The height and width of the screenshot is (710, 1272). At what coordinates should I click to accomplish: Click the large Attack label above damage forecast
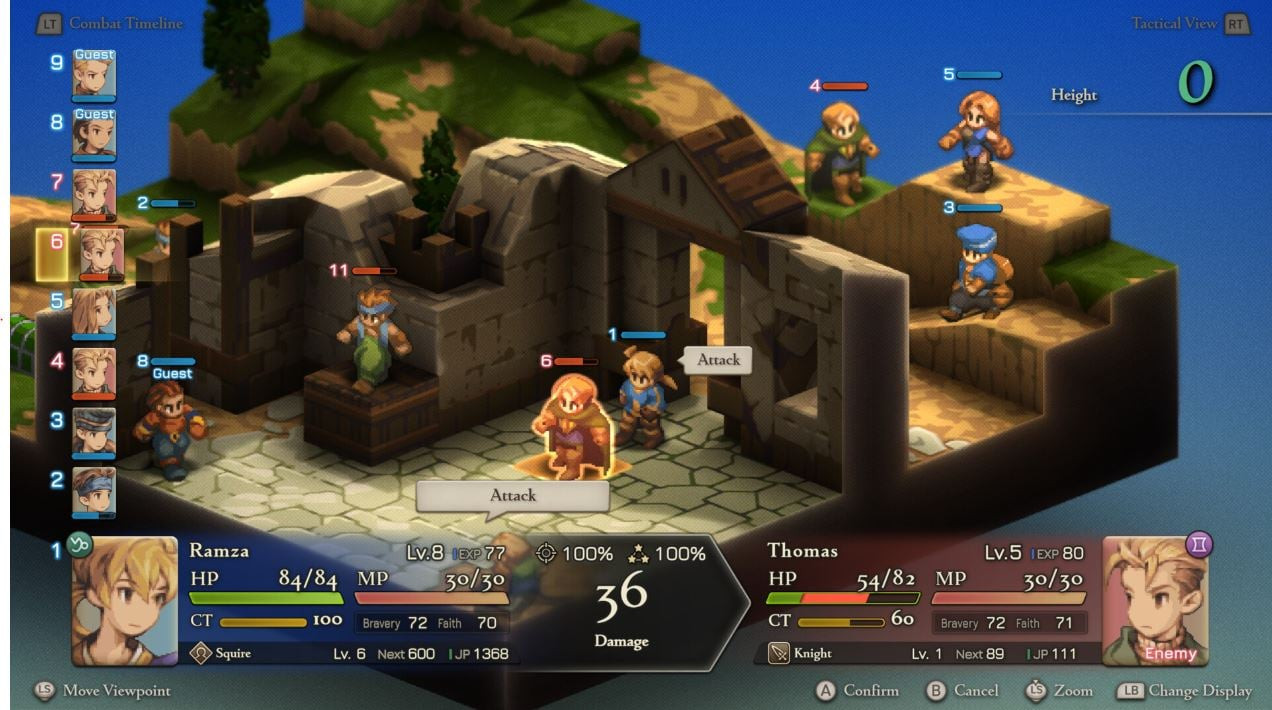point(512,496)
